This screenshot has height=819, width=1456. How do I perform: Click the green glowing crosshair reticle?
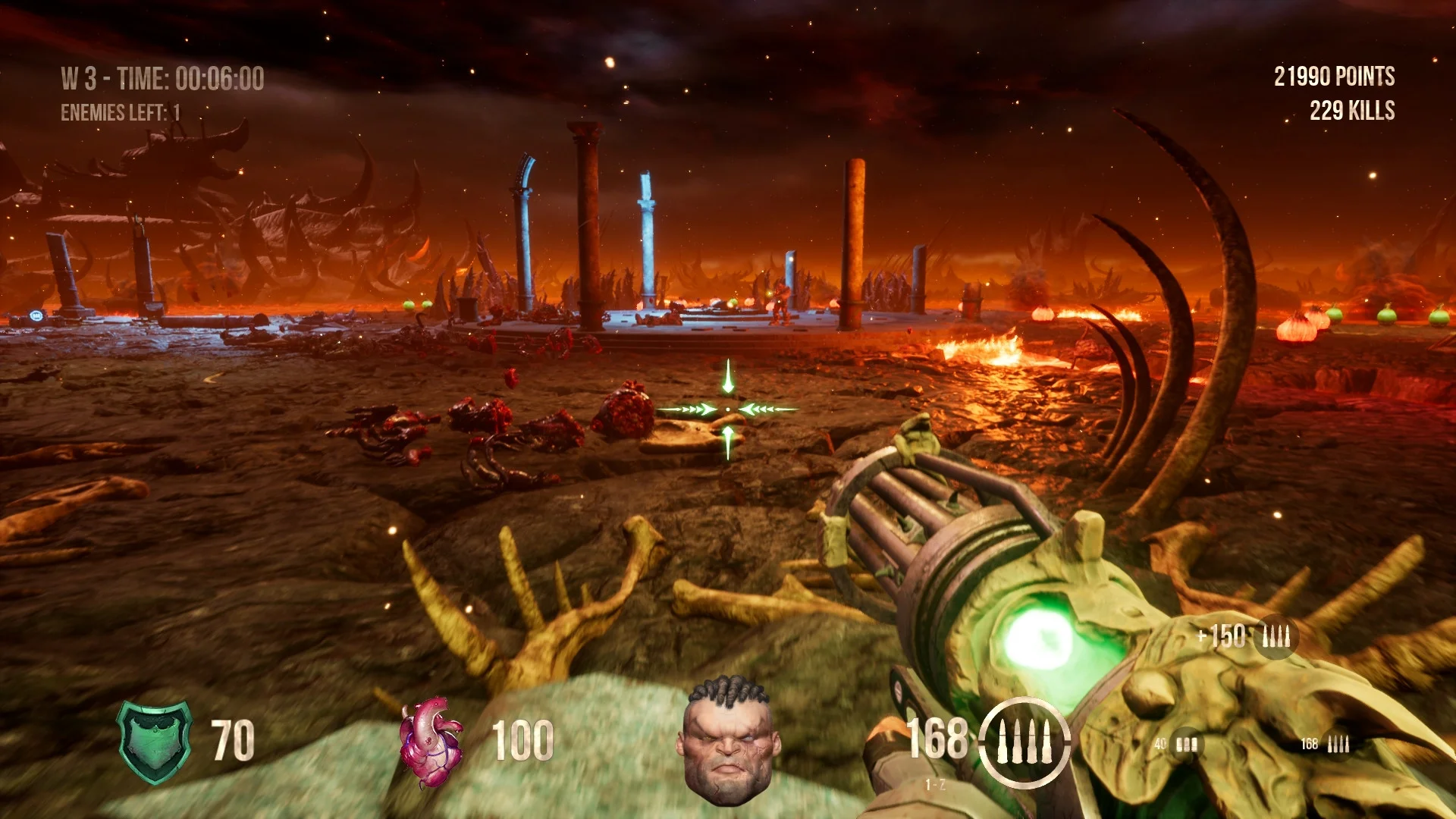(728, 408)
